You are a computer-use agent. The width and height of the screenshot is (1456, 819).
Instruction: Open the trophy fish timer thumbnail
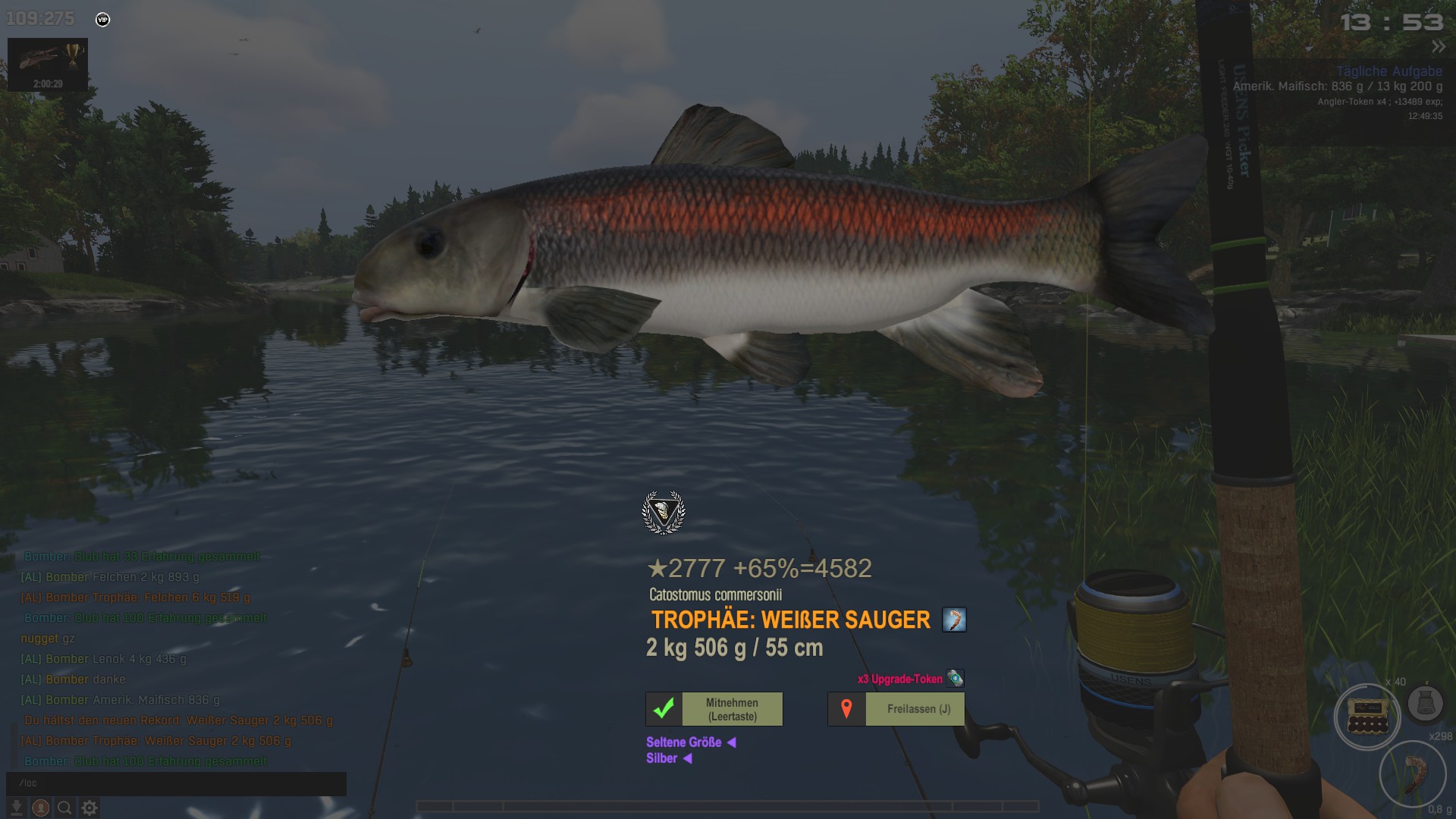(x=48, y=64)
